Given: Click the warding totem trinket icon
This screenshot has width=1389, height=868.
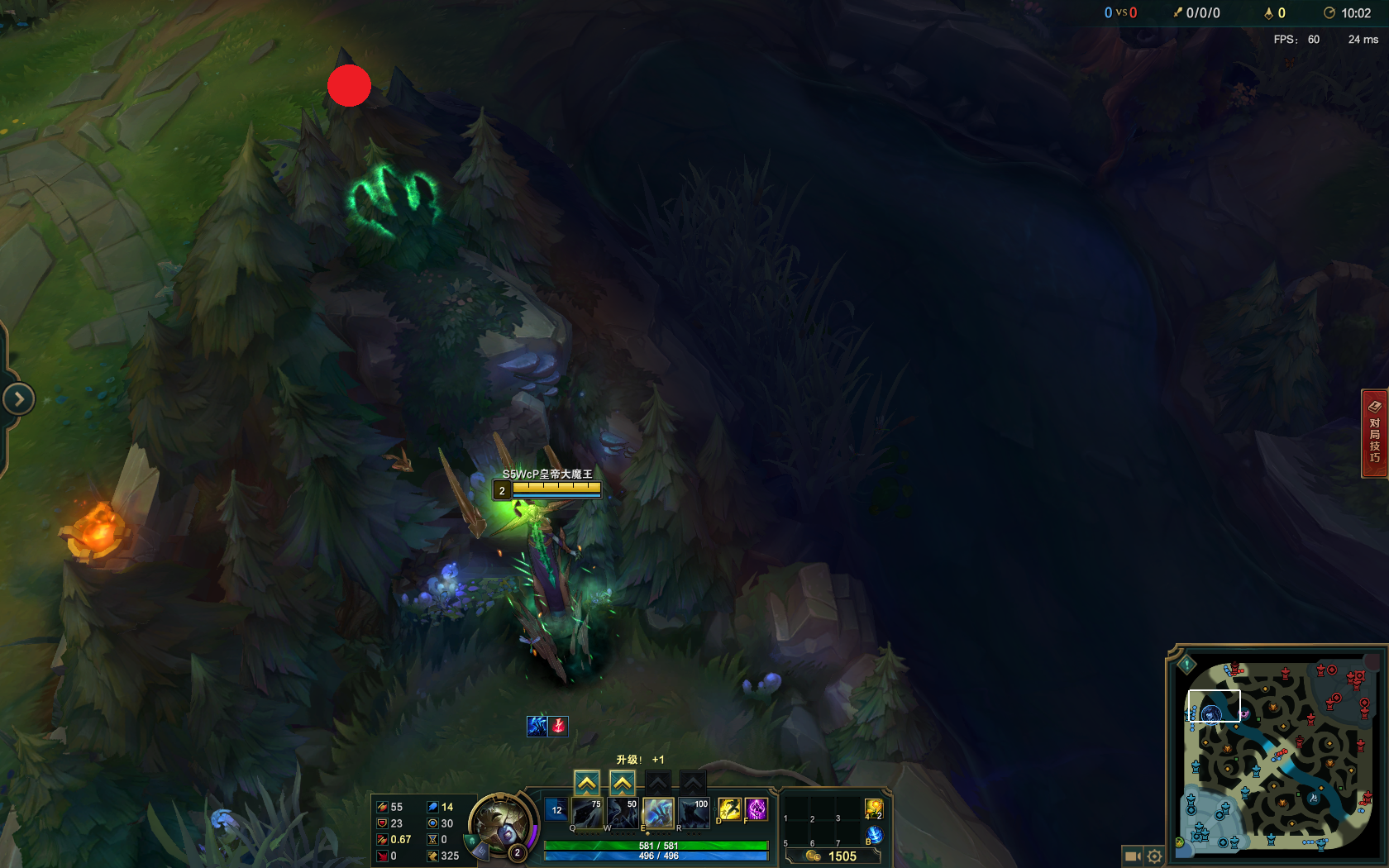Looking at the screenshot, I should click(872, 808).
